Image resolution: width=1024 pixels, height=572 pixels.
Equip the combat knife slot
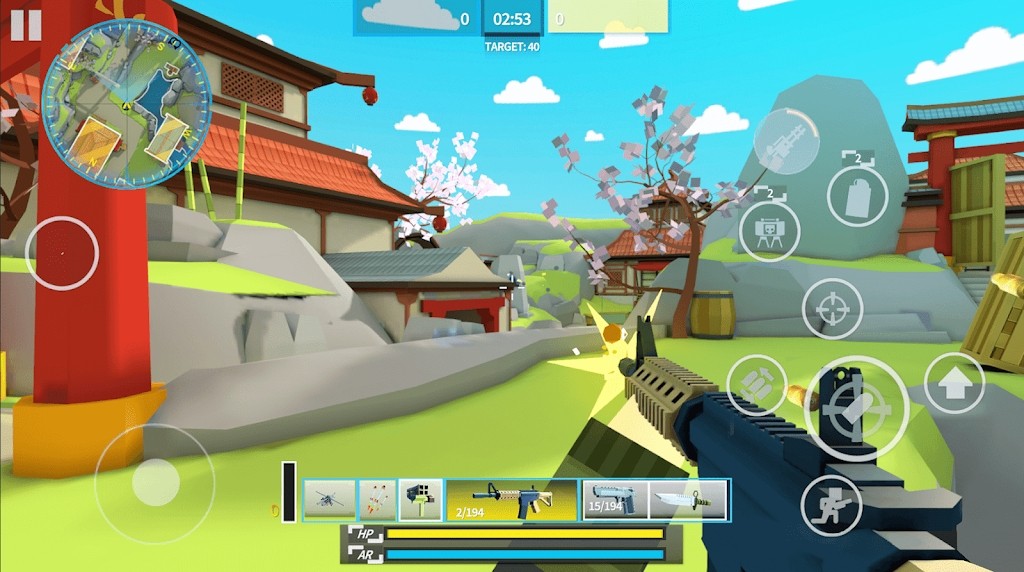click(x=689, y=500)
